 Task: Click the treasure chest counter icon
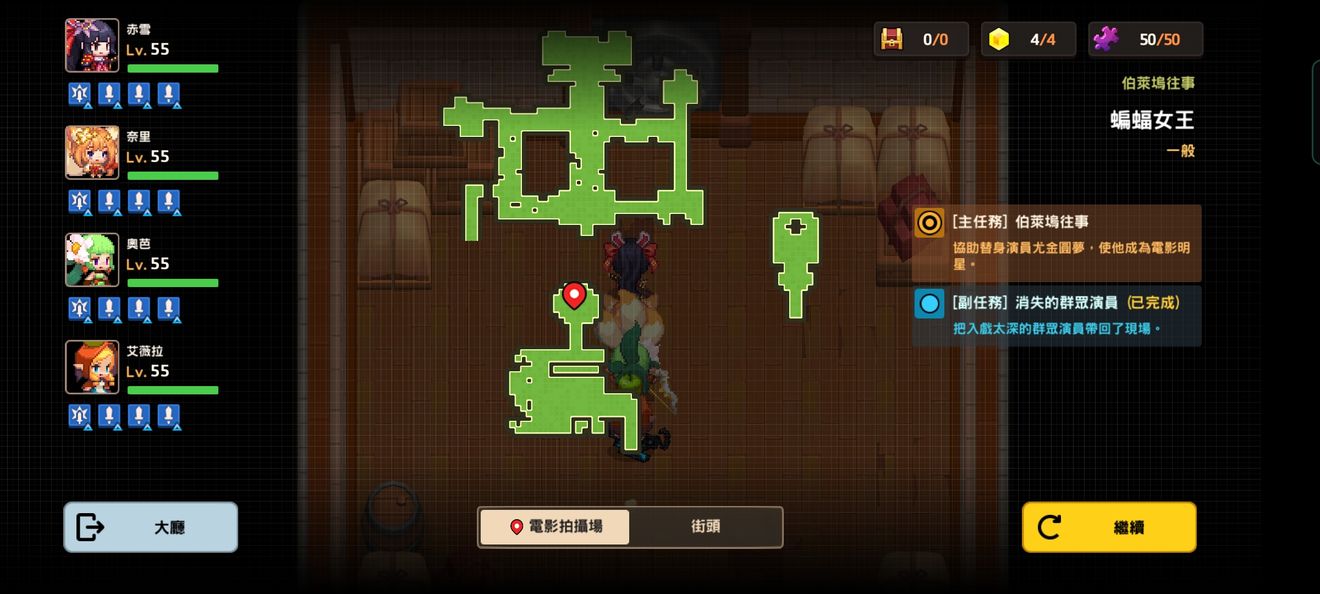pyautogui.click(x=891, y=39)
